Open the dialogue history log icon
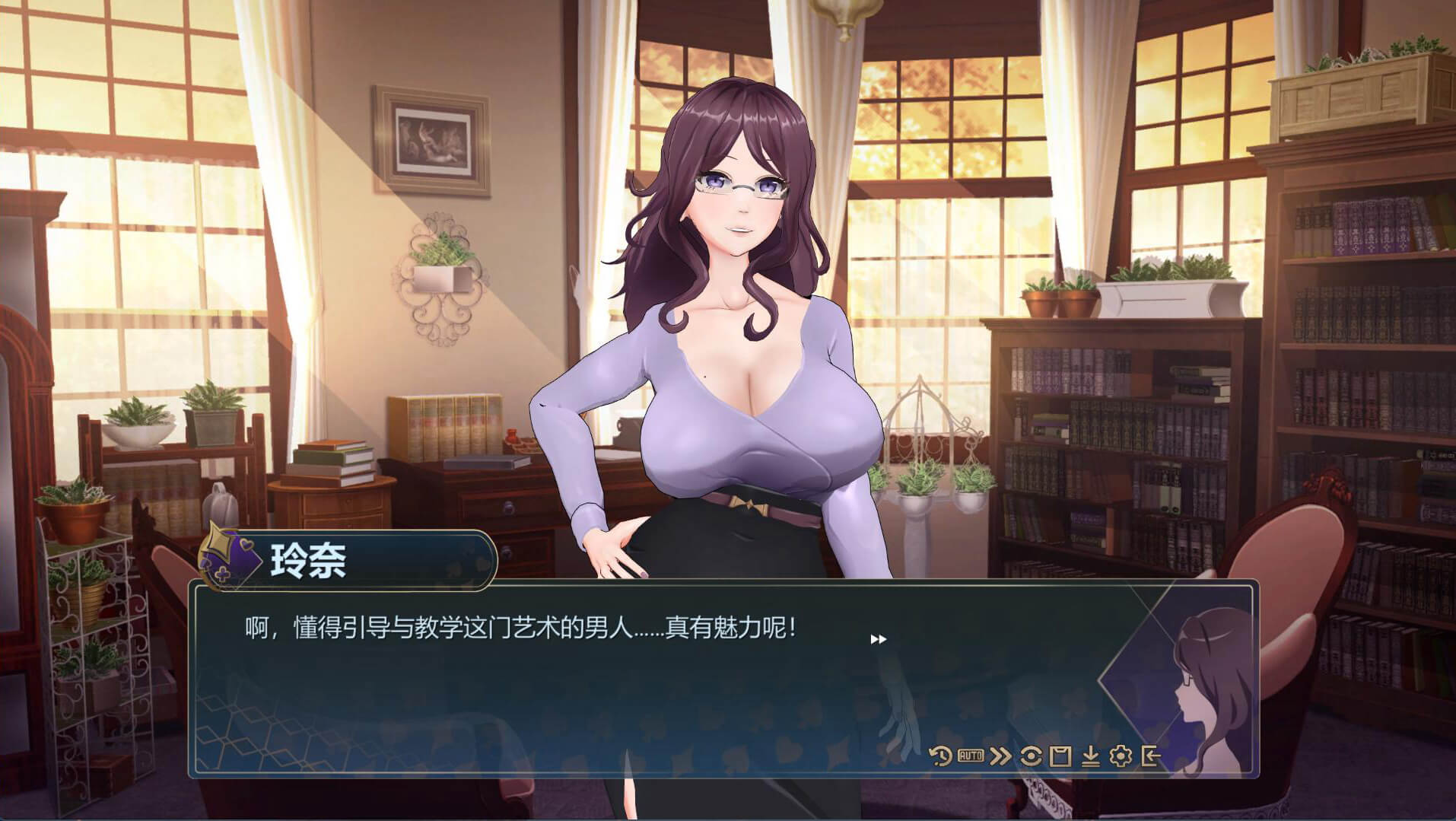This screenshot has height=821, width=1456. coord(940,756)
